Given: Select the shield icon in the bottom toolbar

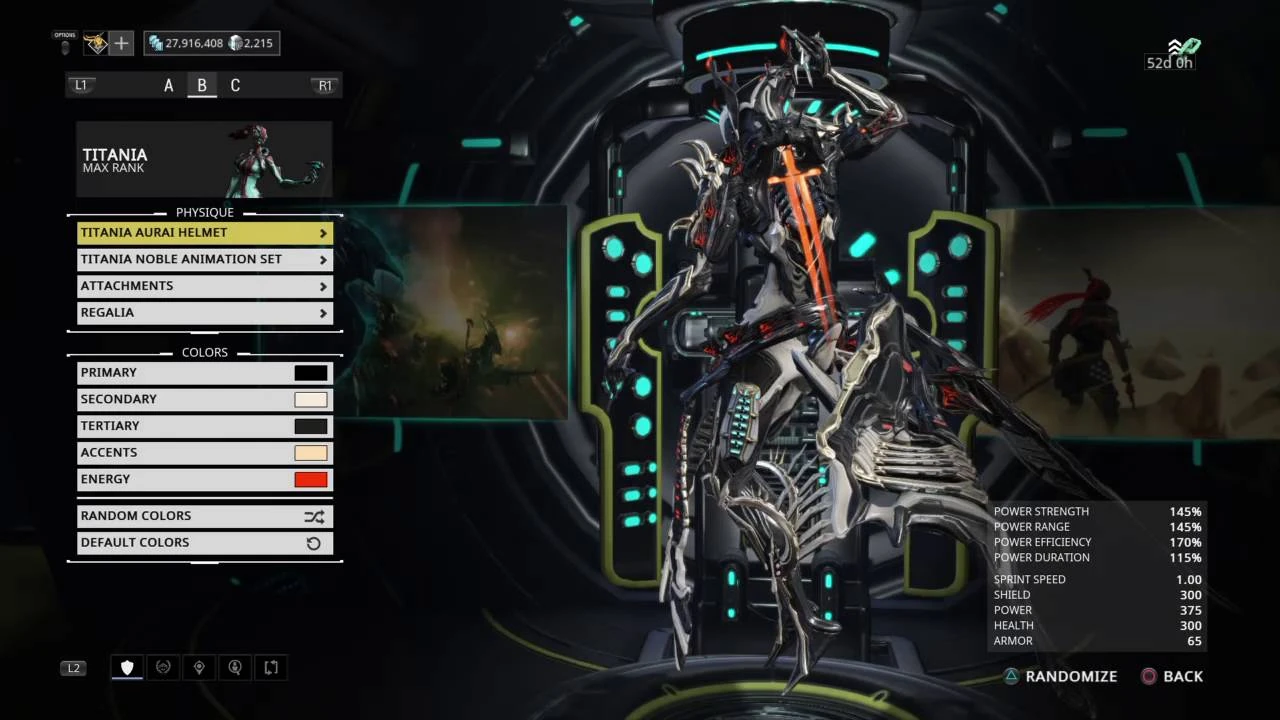Looking at the screenshot, I should pos(127,667).
